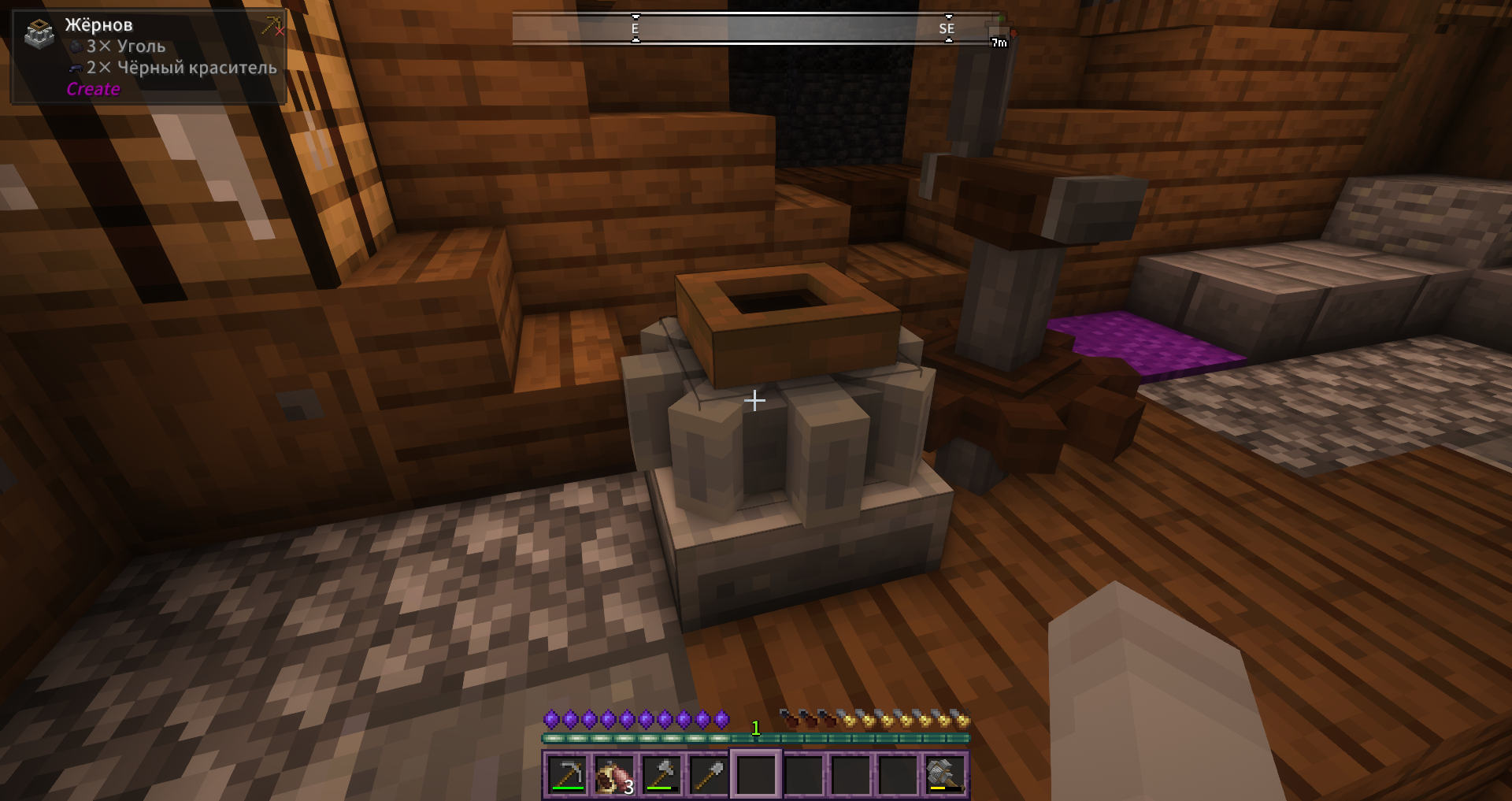Image resolution: width=1512 pixels, height=801 pixels.
Task: Select the shovel hotbar slot
Action: [x=709, y=774]
